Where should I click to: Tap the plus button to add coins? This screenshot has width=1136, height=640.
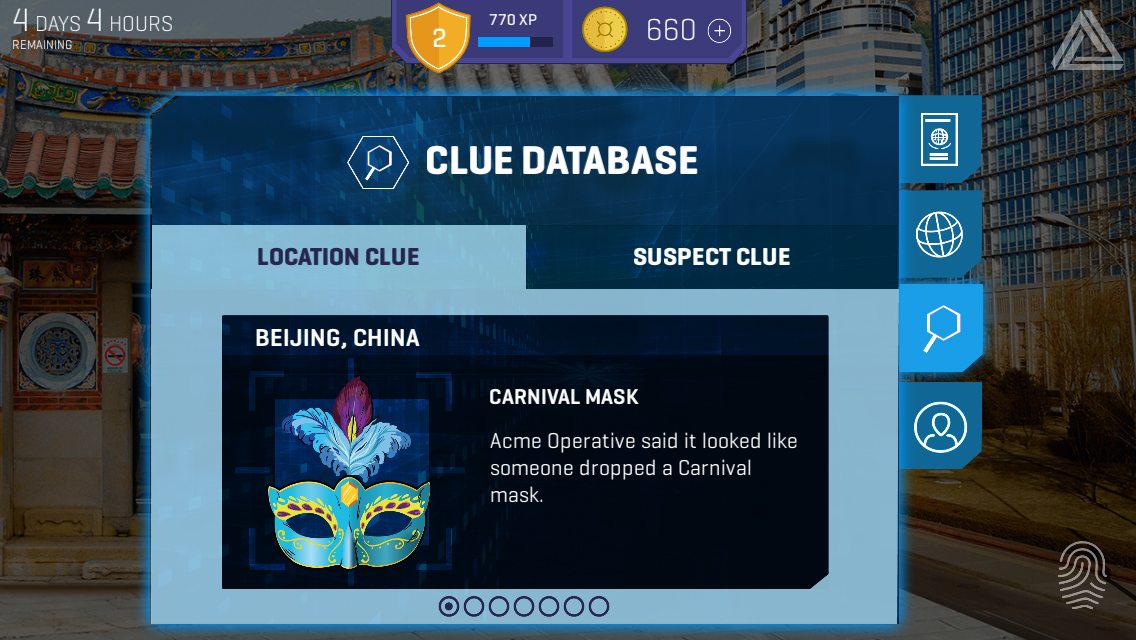719,31
